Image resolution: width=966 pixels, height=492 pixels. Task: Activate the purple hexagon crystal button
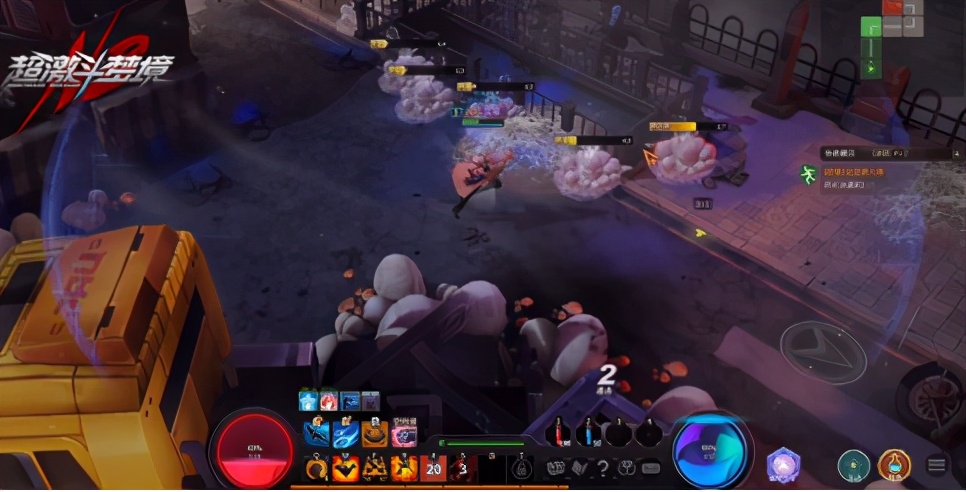(x=782, y=465)
